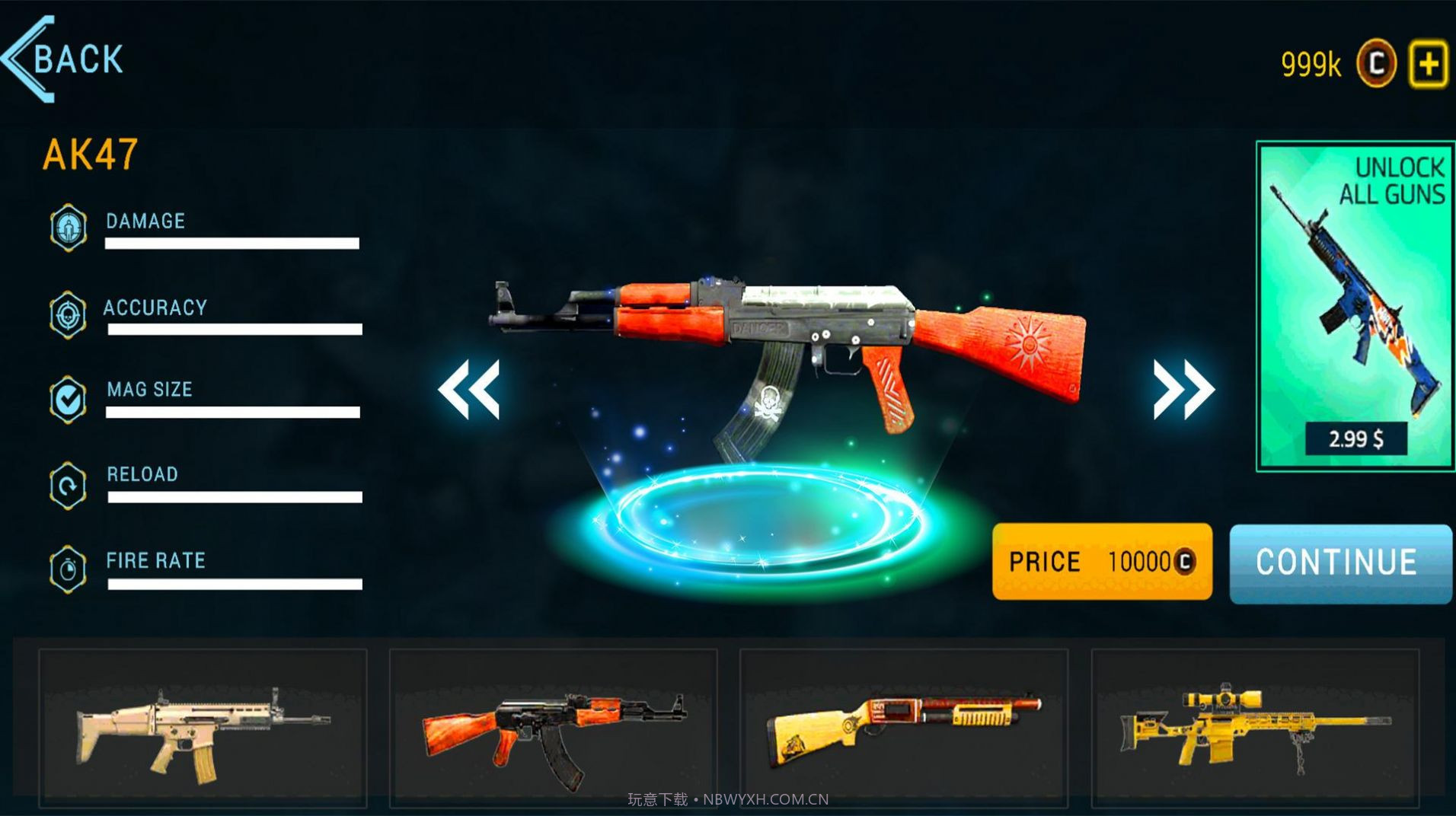
Task: Select the yellow shotgun thumbnail
Action: coord(904,728)
